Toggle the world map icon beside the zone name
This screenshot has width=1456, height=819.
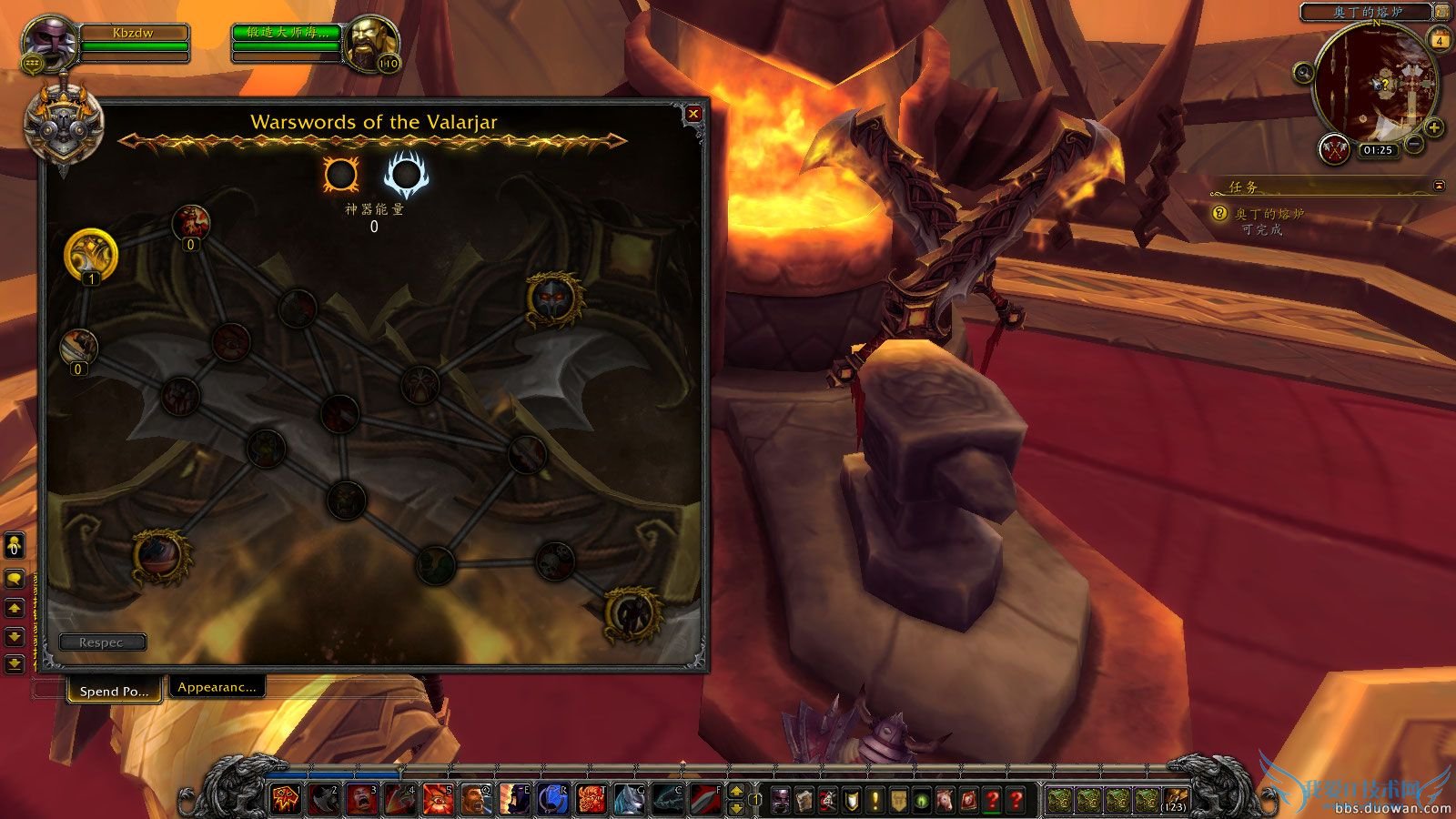tap(1441, 11)
